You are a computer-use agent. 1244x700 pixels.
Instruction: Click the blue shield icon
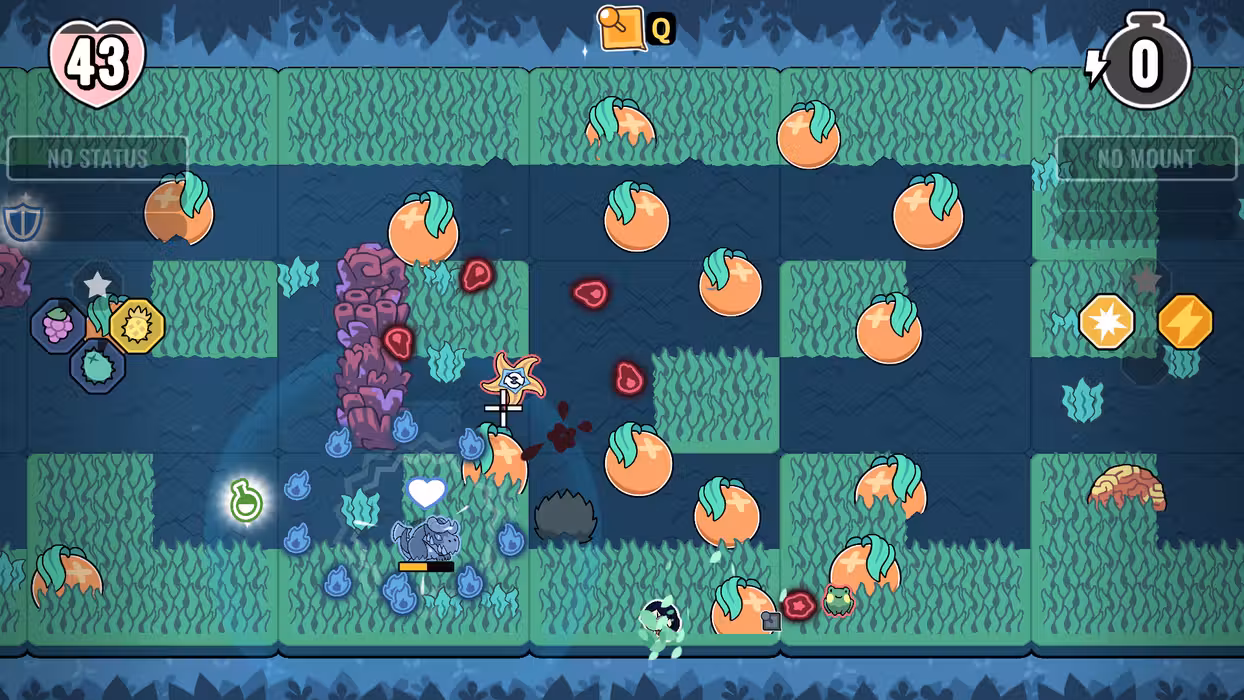(x=22, y=221)
